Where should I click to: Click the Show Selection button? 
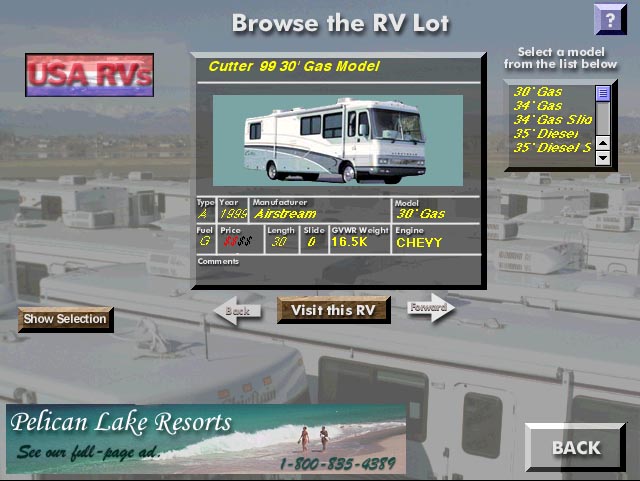coord(65,319)
